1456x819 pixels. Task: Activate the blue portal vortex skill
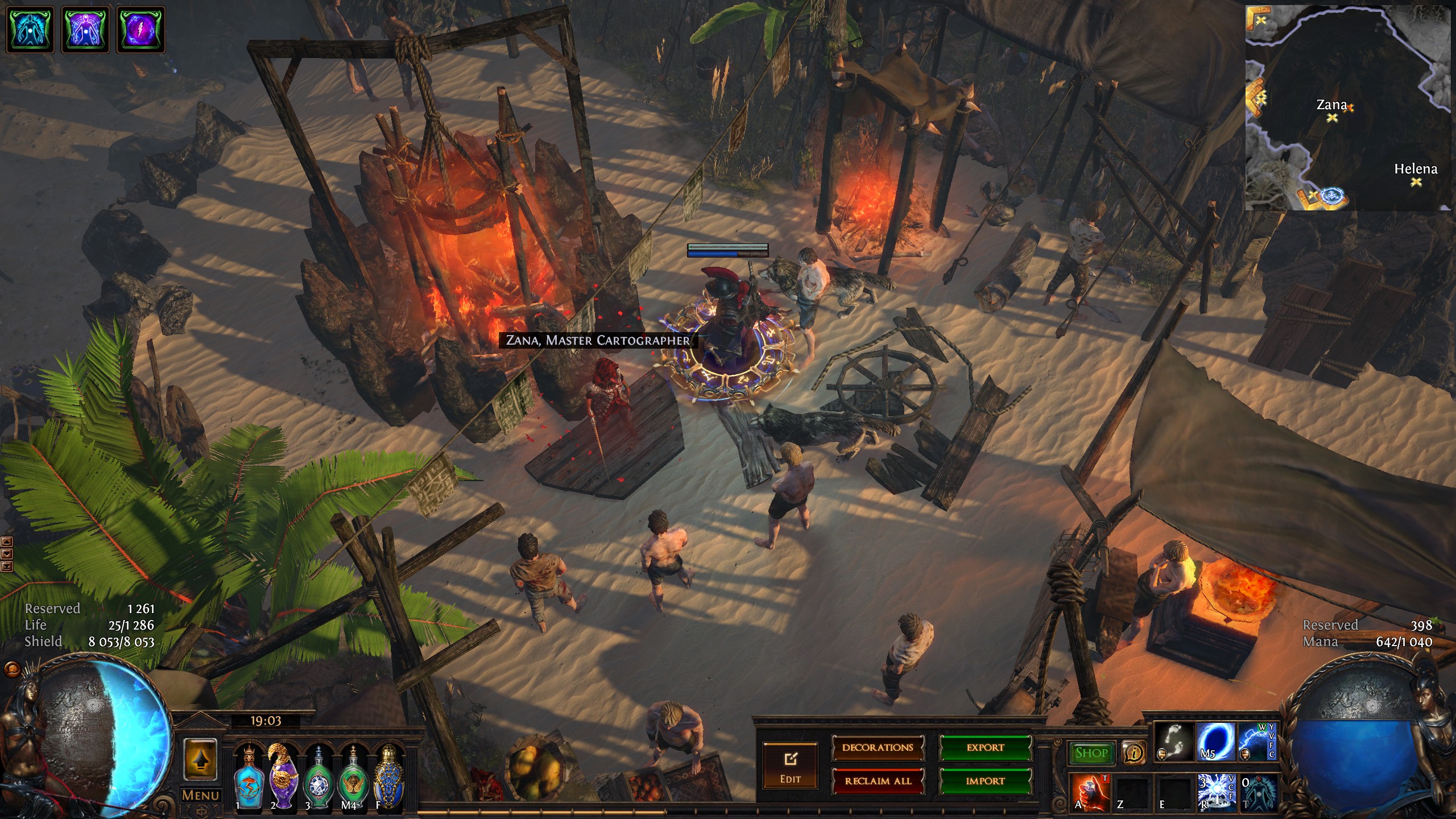point(1216,742)
